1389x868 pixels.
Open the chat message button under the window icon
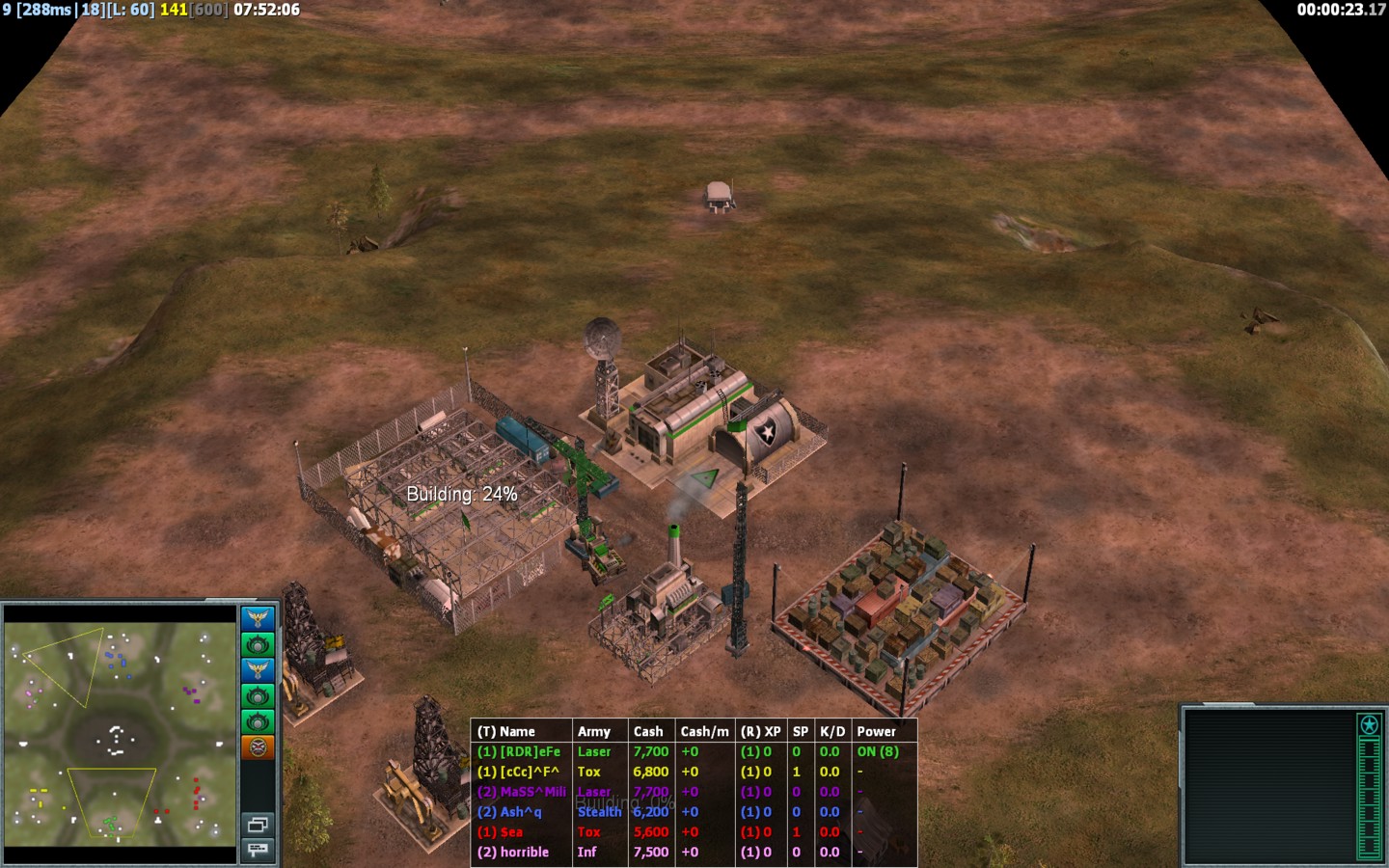point(258,850)
